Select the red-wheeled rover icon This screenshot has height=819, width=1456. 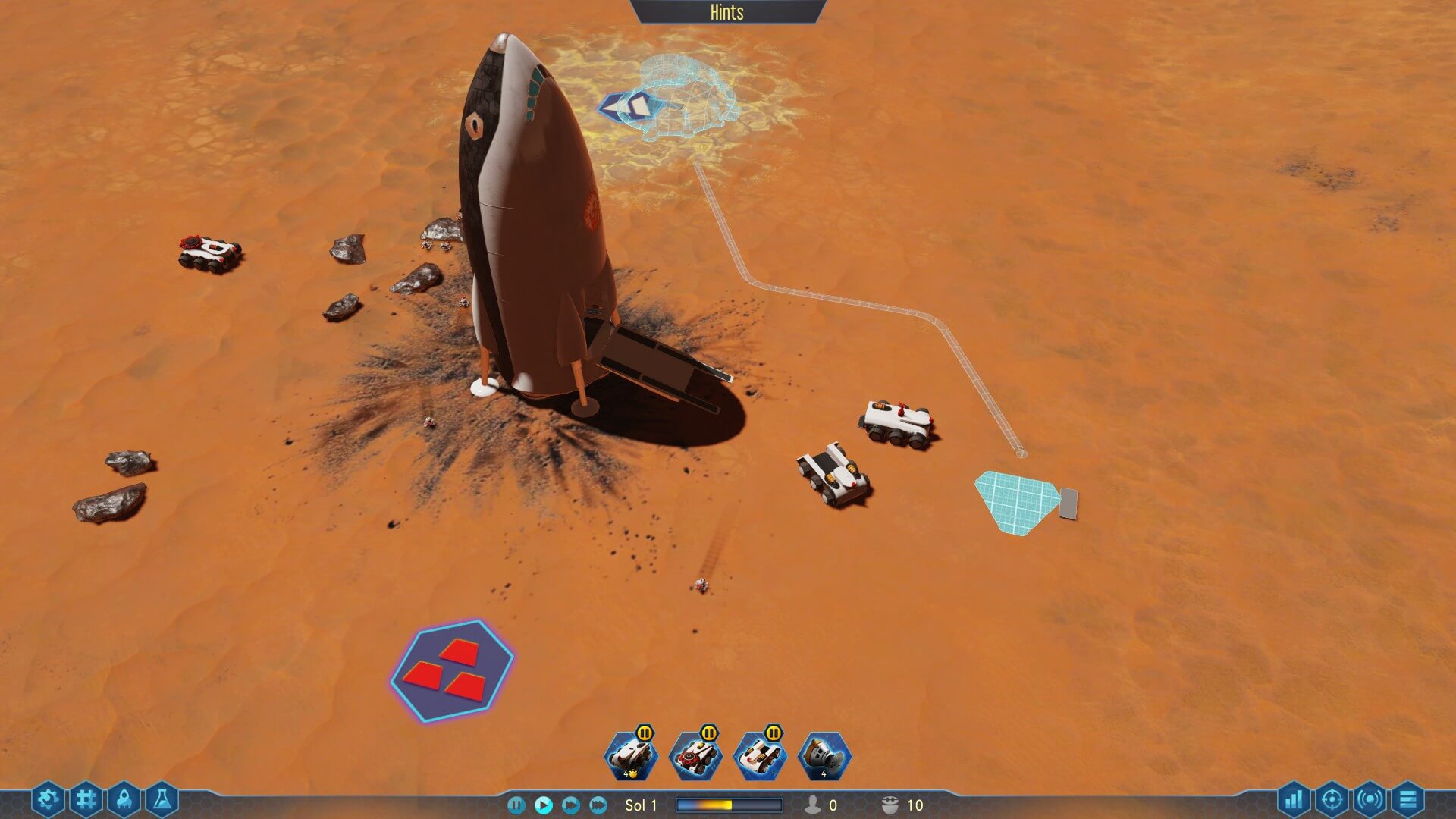click(x=695, y=756)
